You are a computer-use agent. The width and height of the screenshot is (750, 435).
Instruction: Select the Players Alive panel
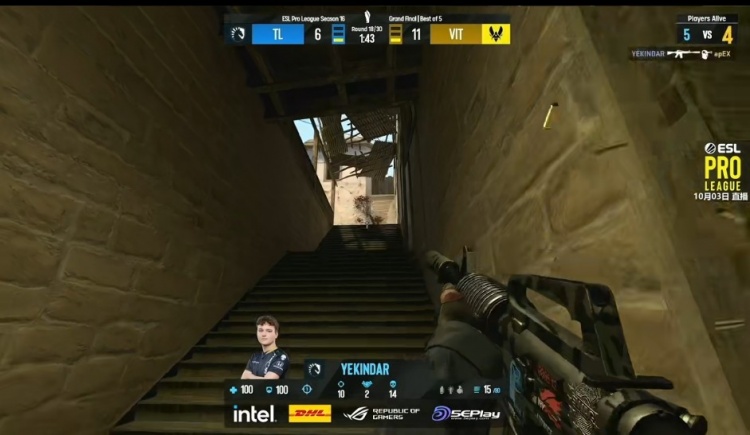click(x=707, y=28)
